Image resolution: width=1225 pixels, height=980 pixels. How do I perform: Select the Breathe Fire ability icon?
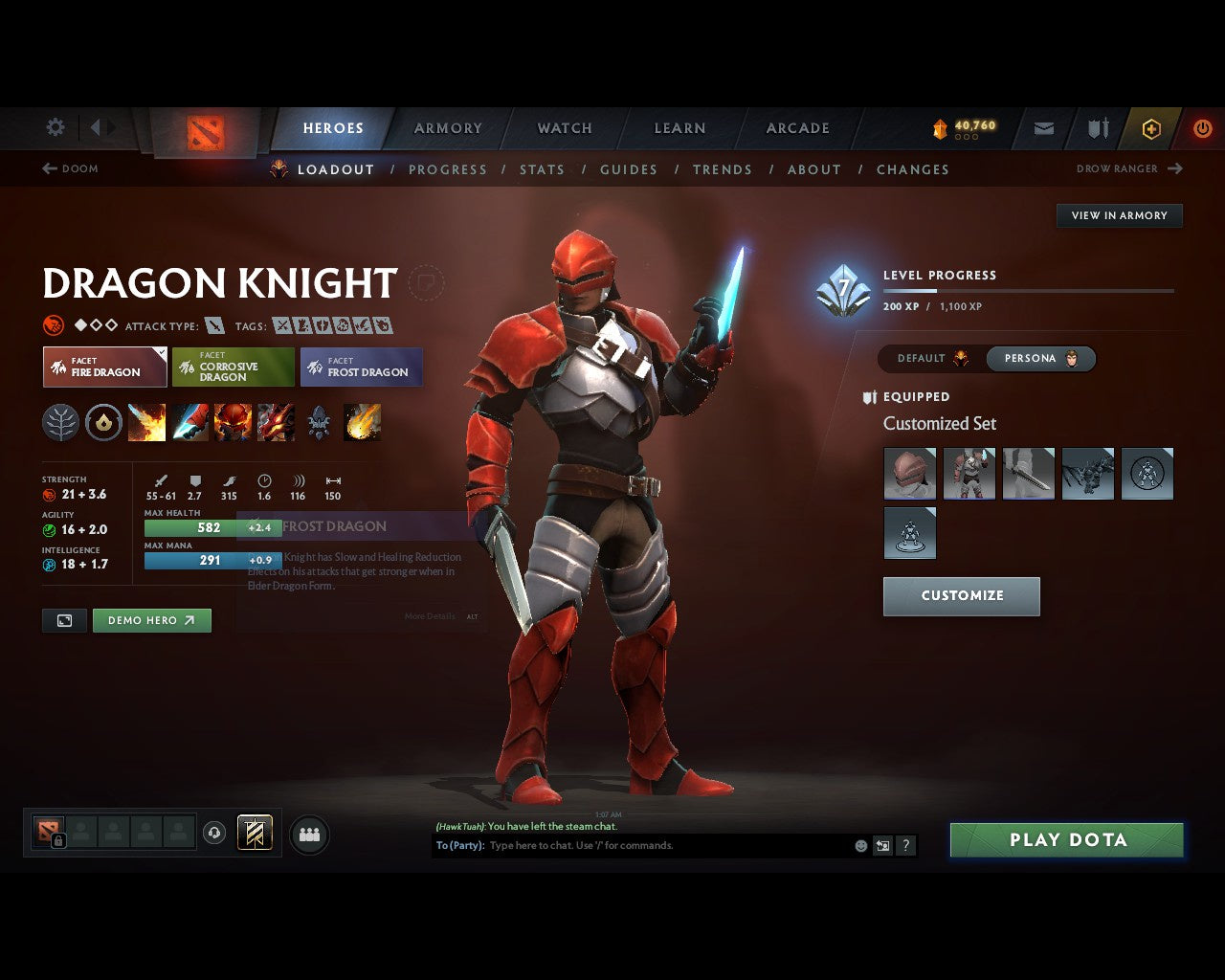coord(146,422)
